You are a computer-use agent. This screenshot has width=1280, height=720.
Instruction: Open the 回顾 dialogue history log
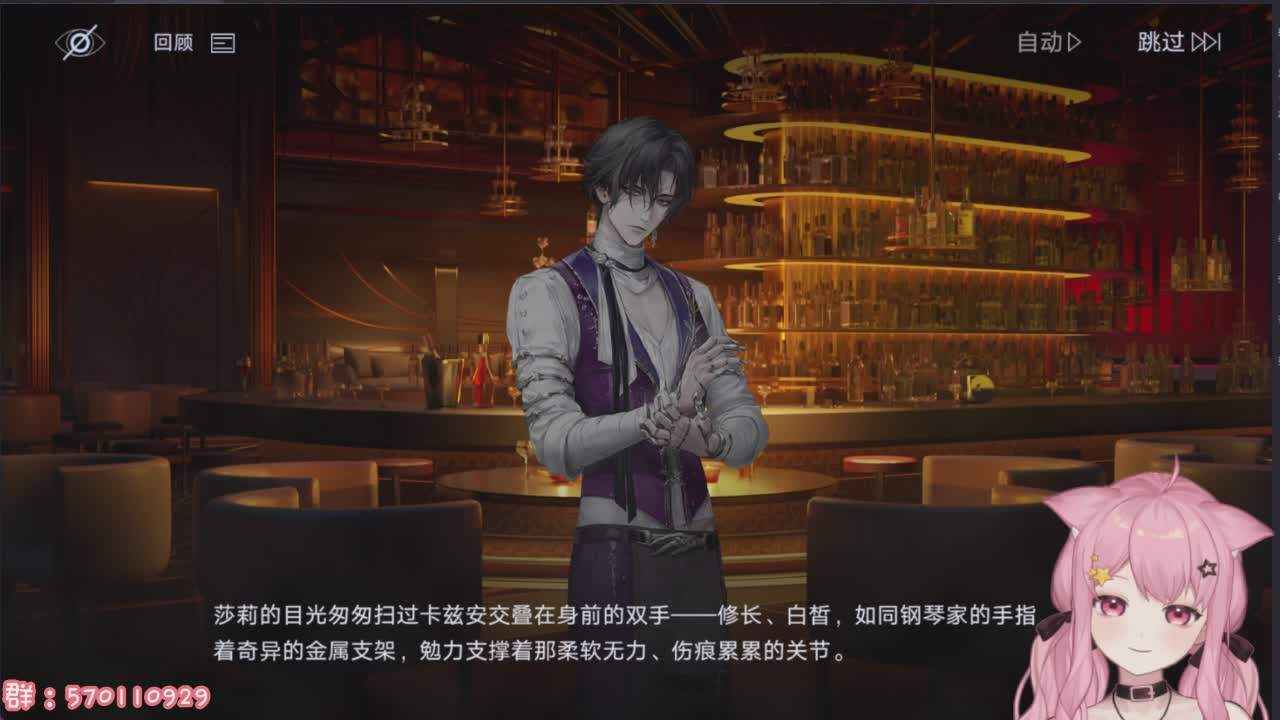coord(193,42)
